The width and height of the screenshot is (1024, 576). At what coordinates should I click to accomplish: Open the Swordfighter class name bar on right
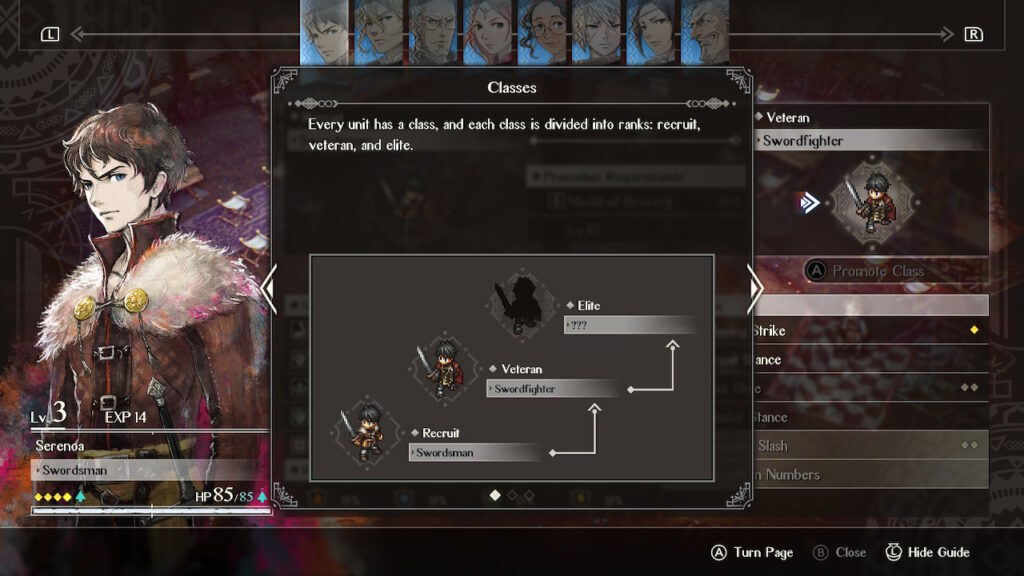tap(868, 141)
